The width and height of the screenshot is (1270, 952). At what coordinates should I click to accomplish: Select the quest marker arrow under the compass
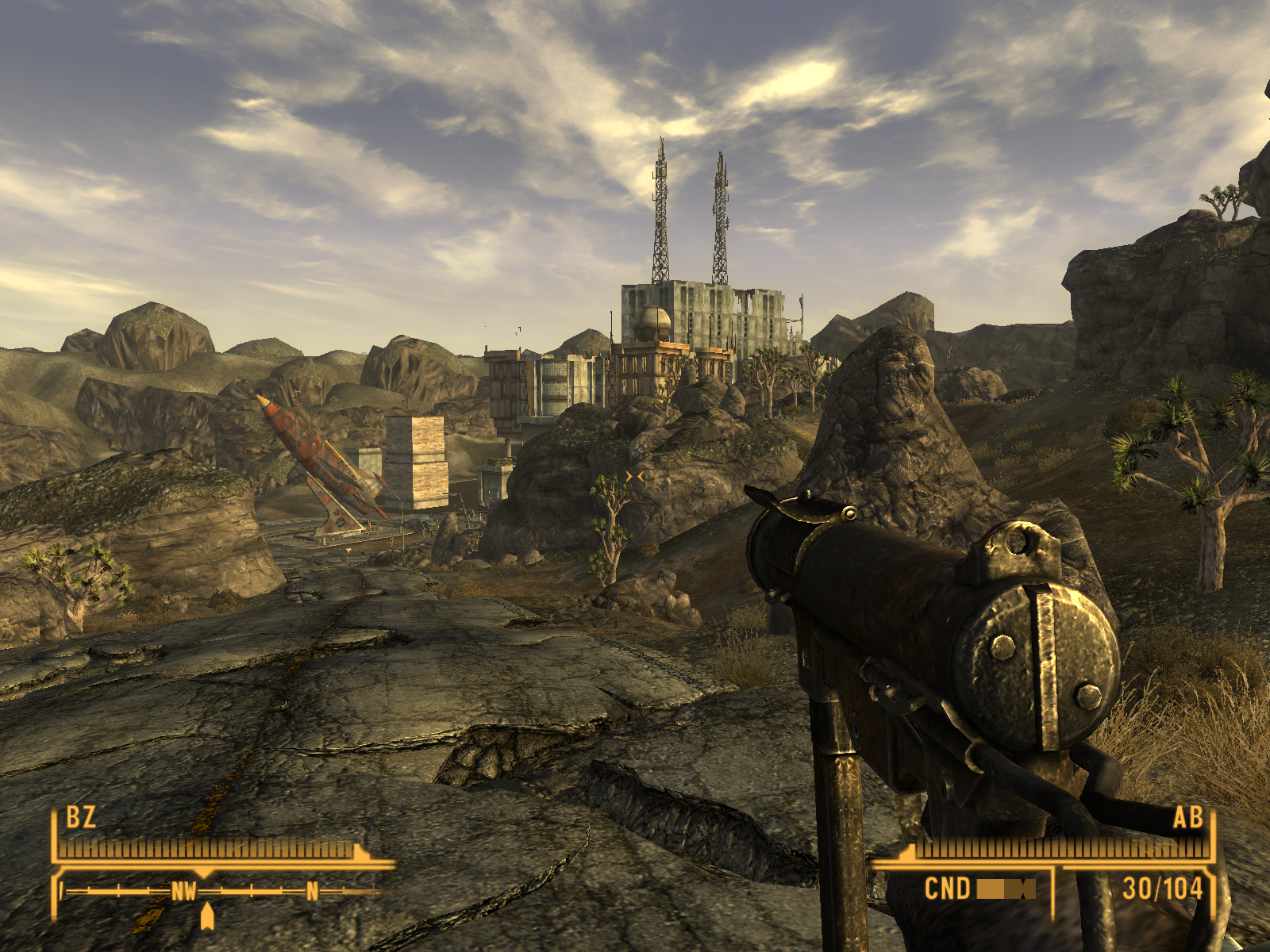pyautogui.click(x=207, y=916)
